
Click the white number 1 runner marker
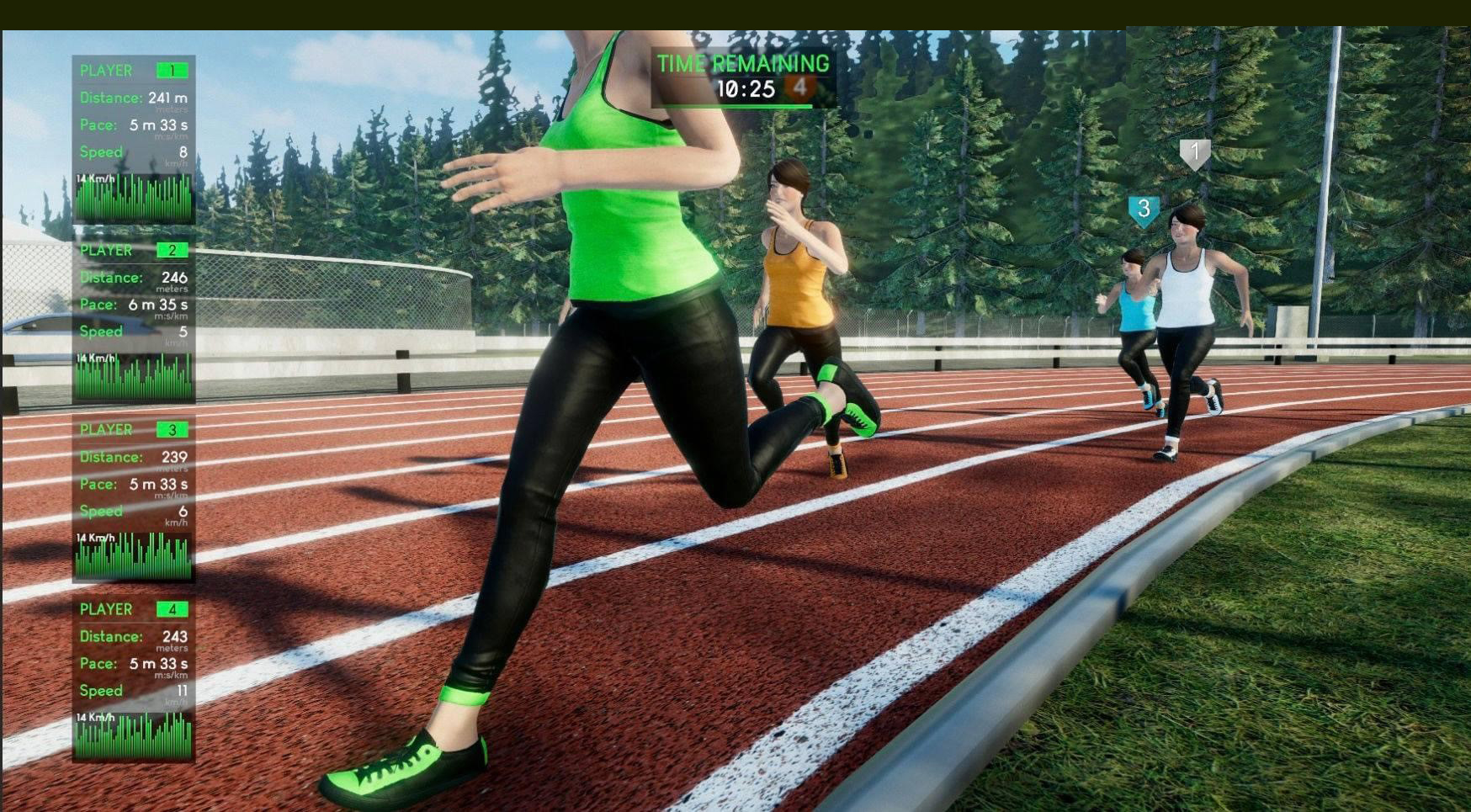tap(1194, 154)
